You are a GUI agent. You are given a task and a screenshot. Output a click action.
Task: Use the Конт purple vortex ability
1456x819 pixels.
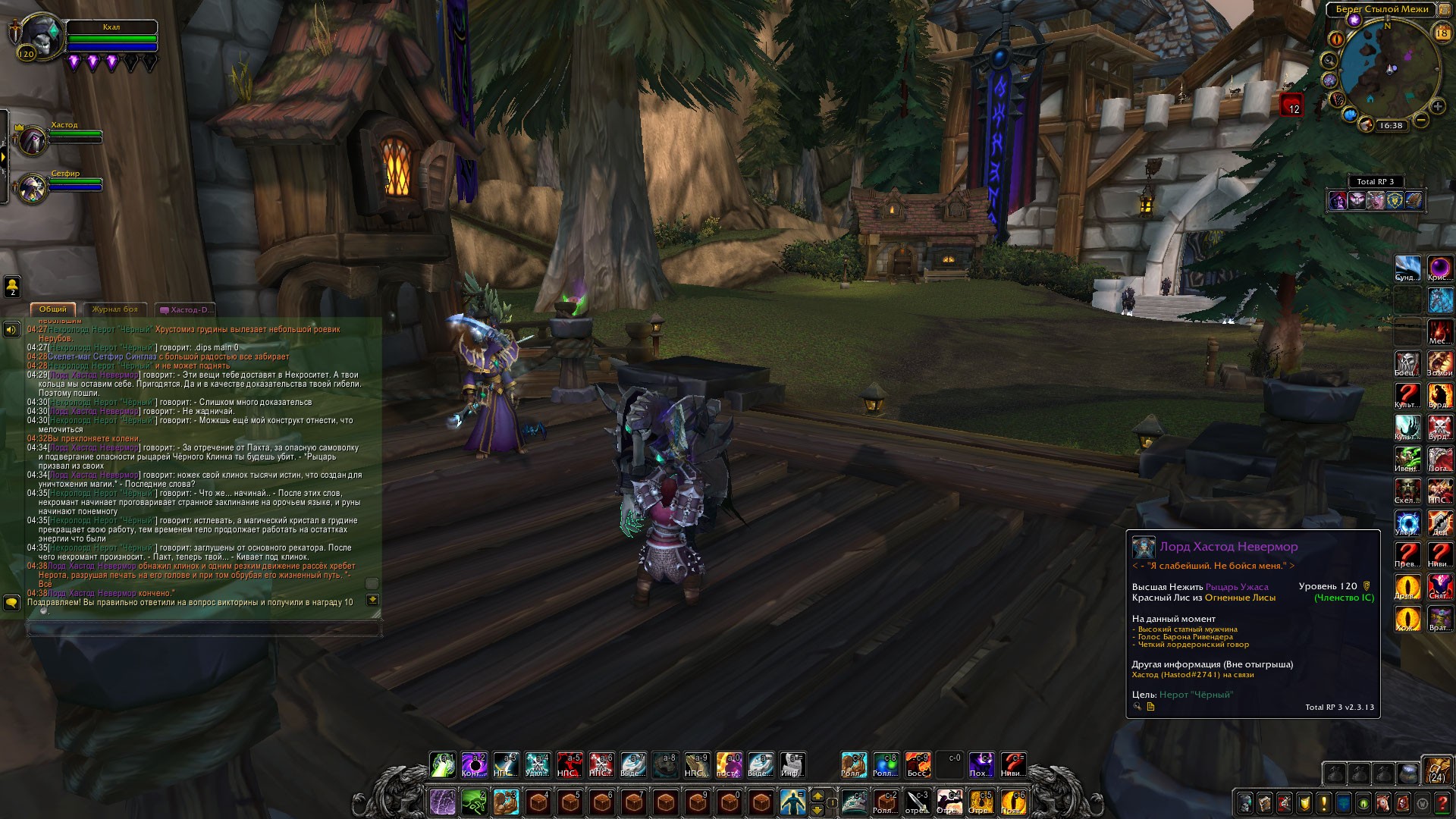point(475,764)
